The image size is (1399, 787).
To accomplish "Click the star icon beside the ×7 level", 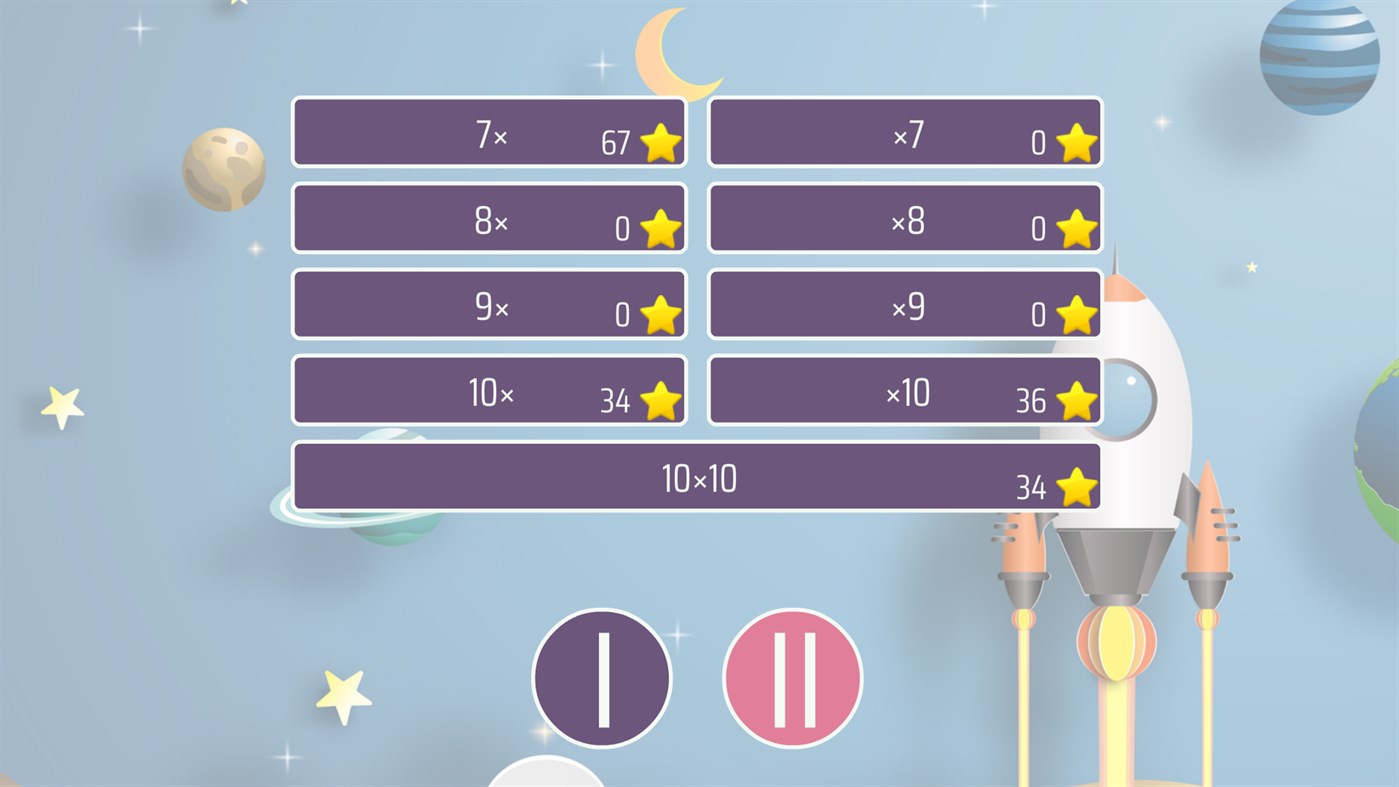I will tap(1074, 142).
